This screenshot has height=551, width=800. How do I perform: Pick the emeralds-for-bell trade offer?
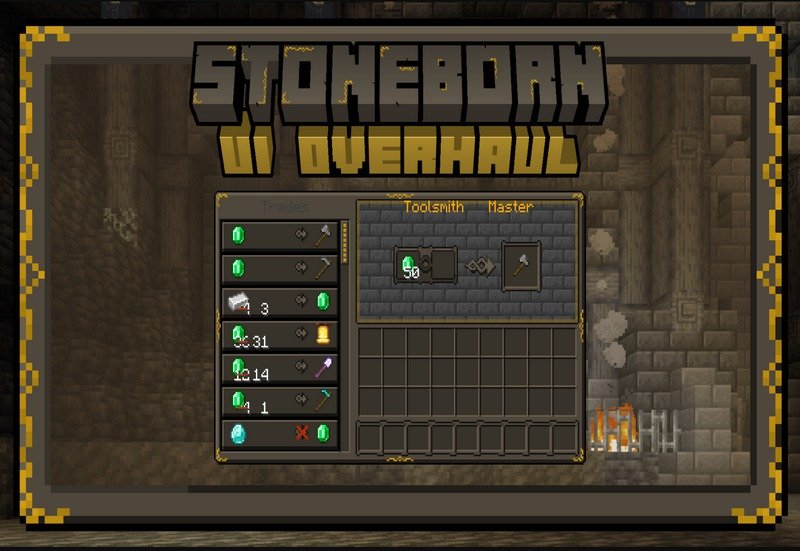280,335
